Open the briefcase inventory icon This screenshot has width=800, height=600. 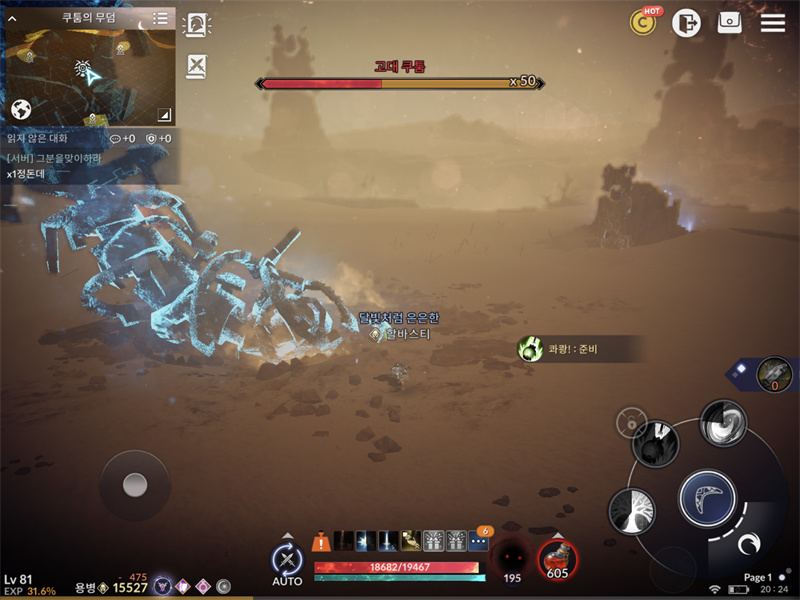(x=729, y=22)
